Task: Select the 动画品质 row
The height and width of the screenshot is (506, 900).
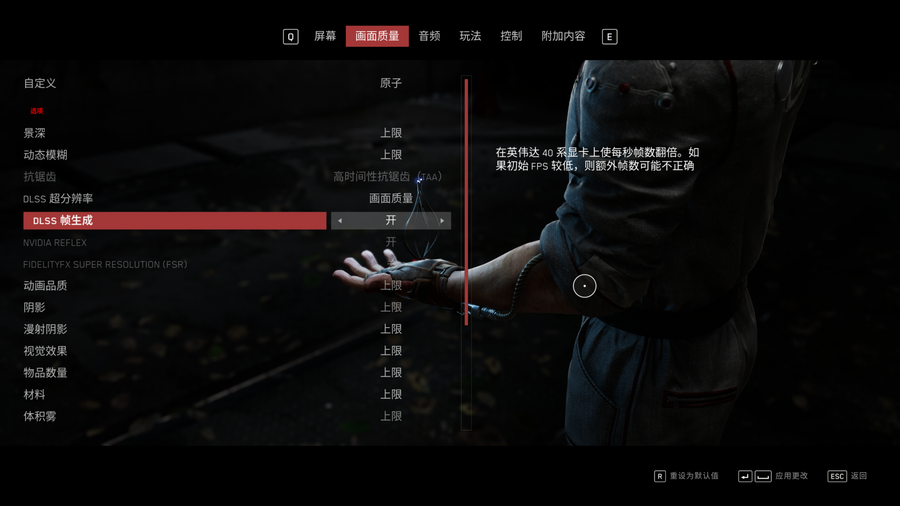Action: tap(46, 286)
